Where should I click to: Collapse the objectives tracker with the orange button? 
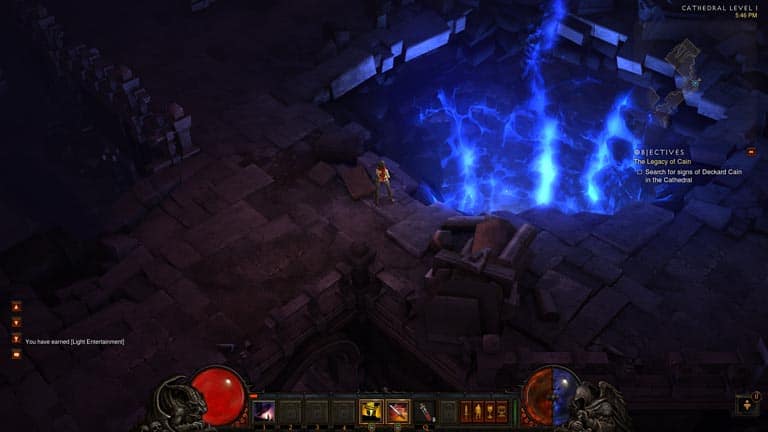point(751,151)
